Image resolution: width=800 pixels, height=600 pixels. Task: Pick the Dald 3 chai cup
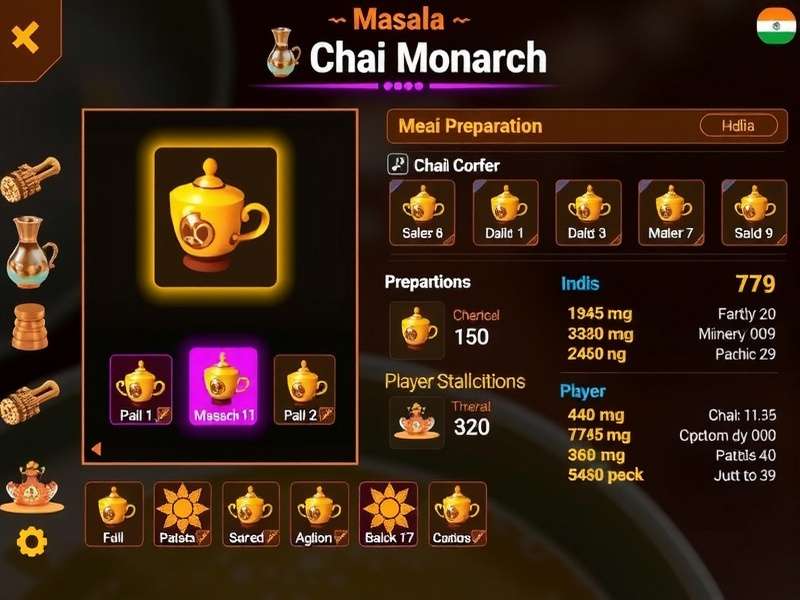(588, 212)
